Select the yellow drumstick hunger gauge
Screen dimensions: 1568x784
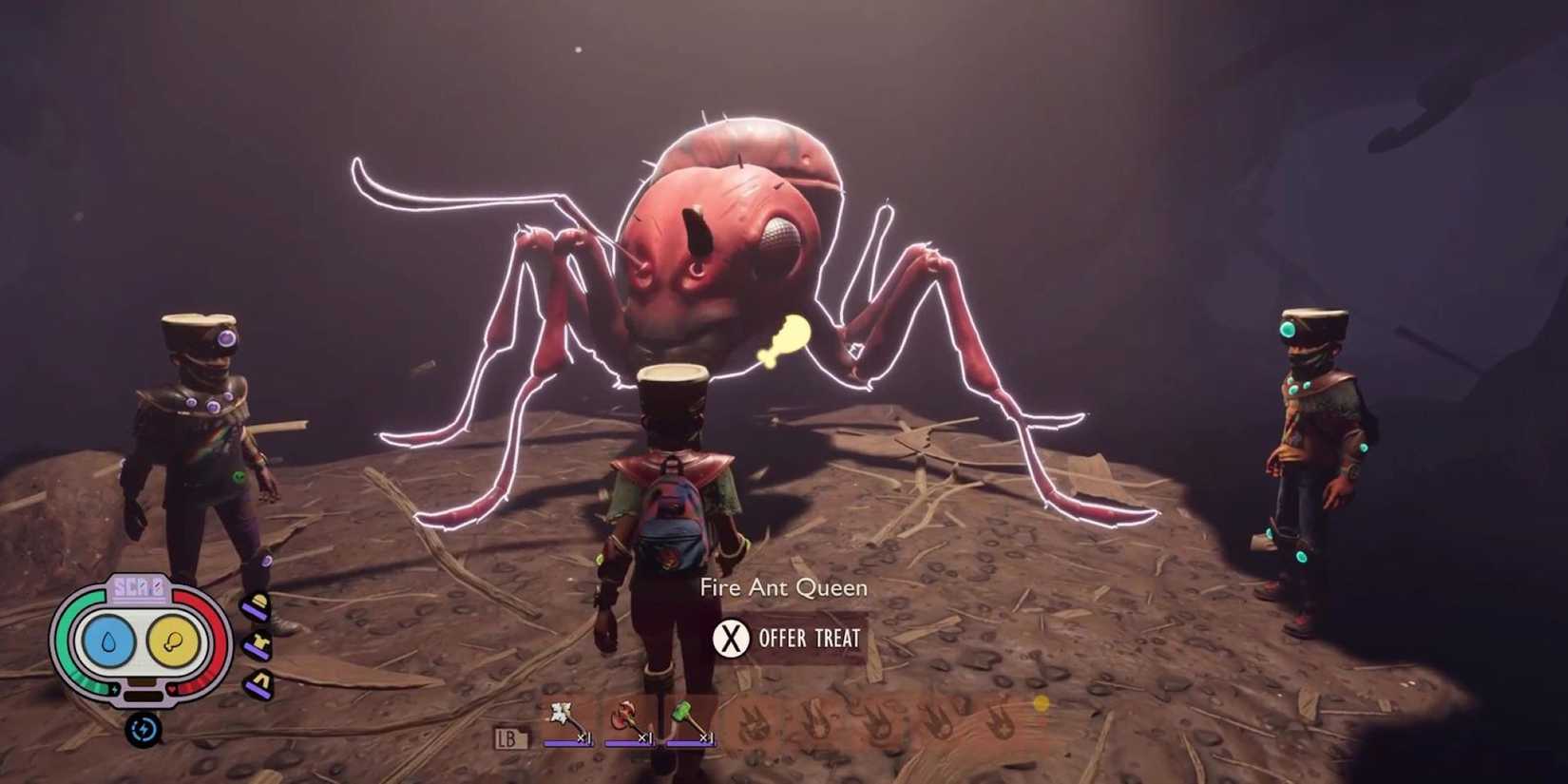pos(175,641)
